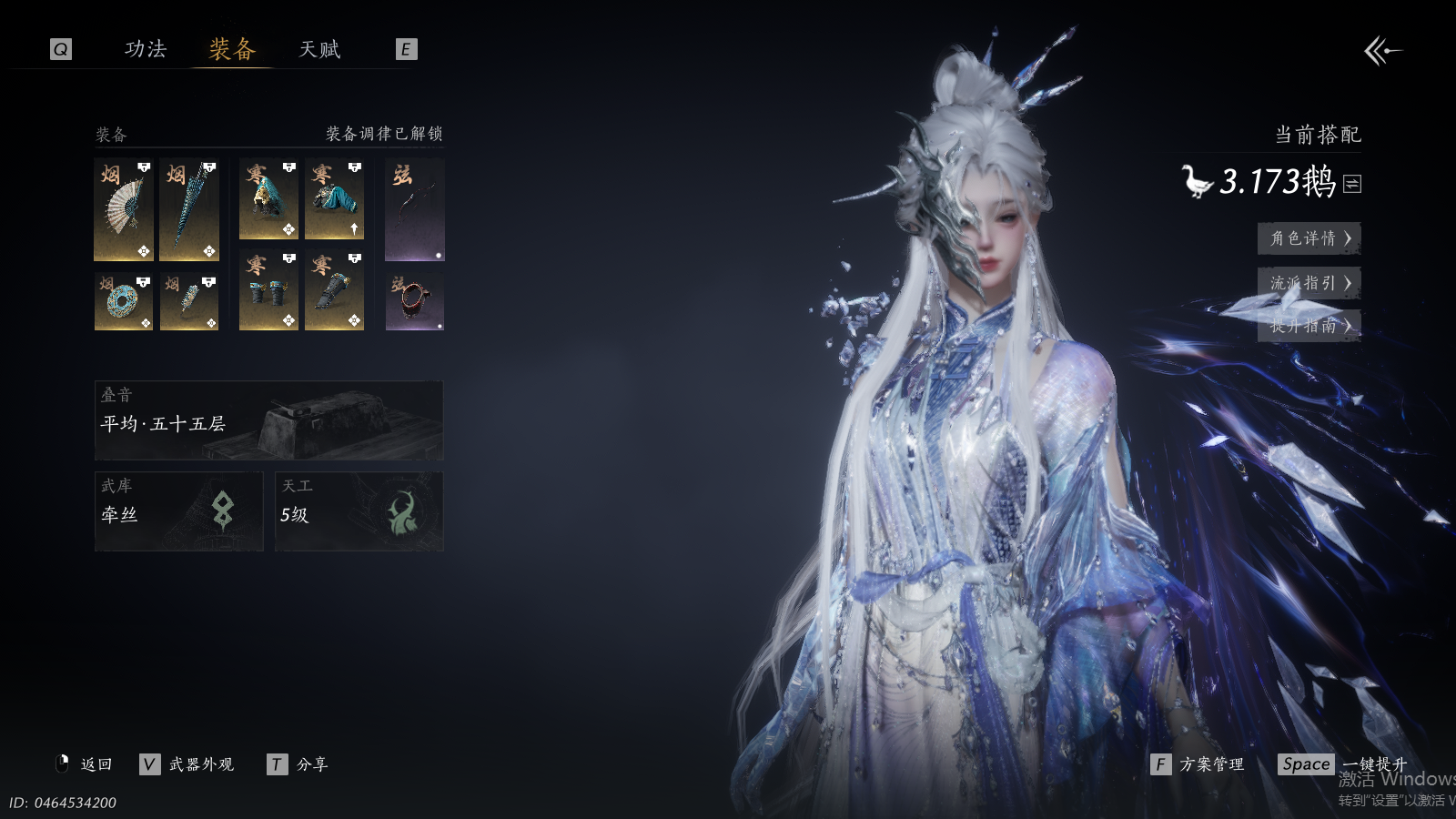
Task: Switch to the 功法 tab
Action: [146, 49]
